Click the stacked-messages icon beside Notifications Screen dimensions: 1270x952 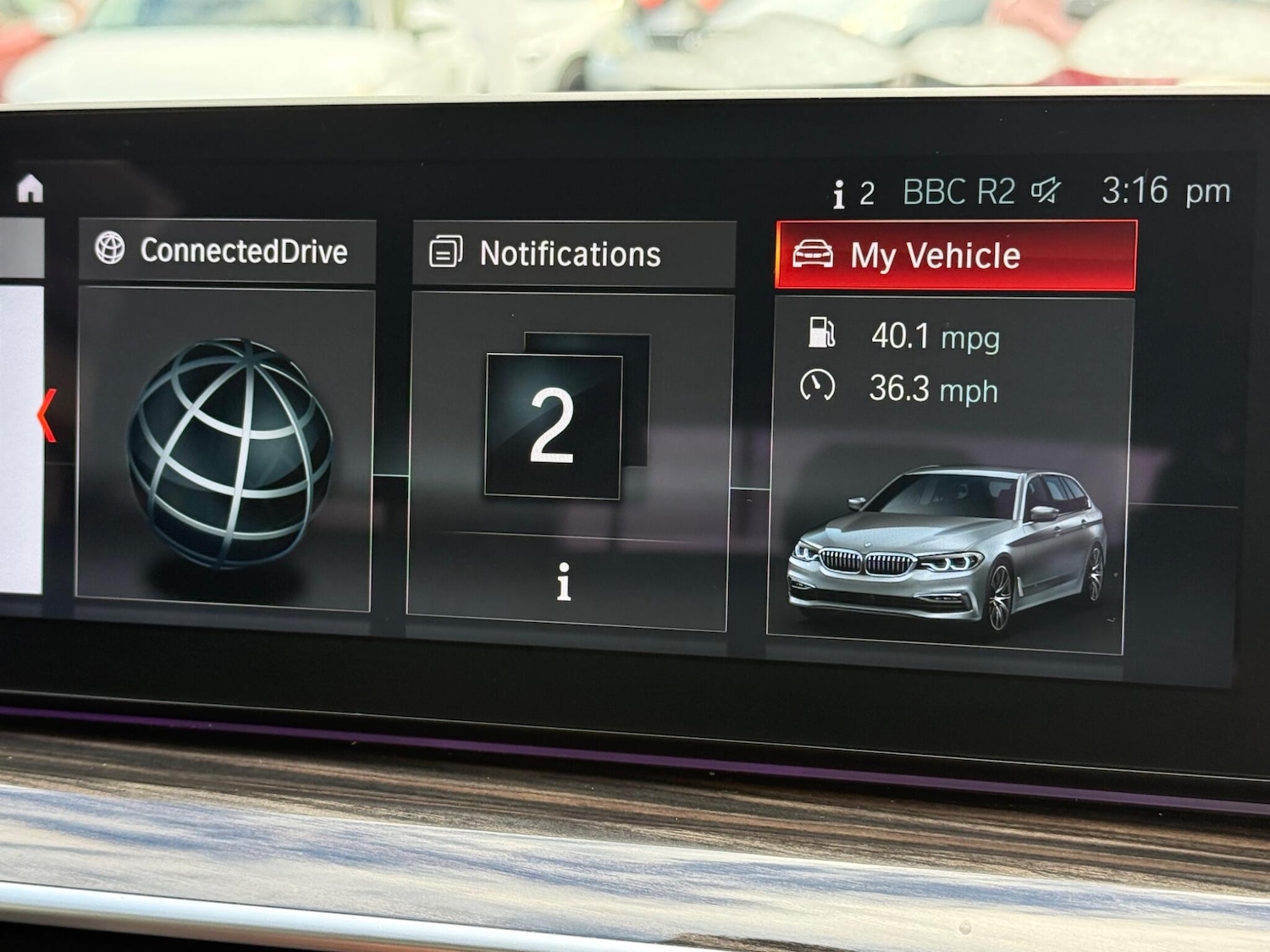[445, 251]
